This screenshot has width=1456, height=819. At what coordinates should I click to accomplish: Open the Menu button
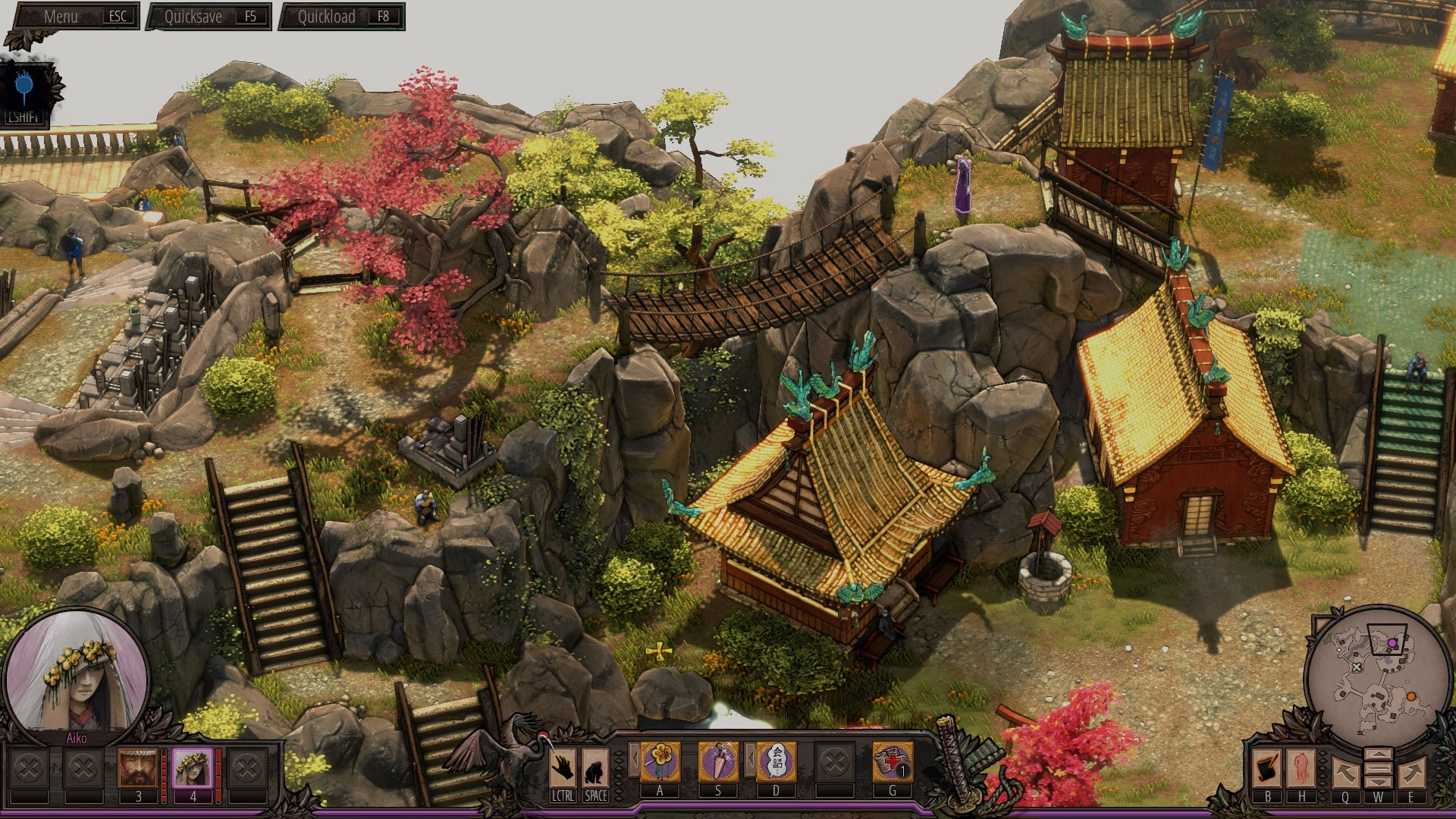[74, 17]
